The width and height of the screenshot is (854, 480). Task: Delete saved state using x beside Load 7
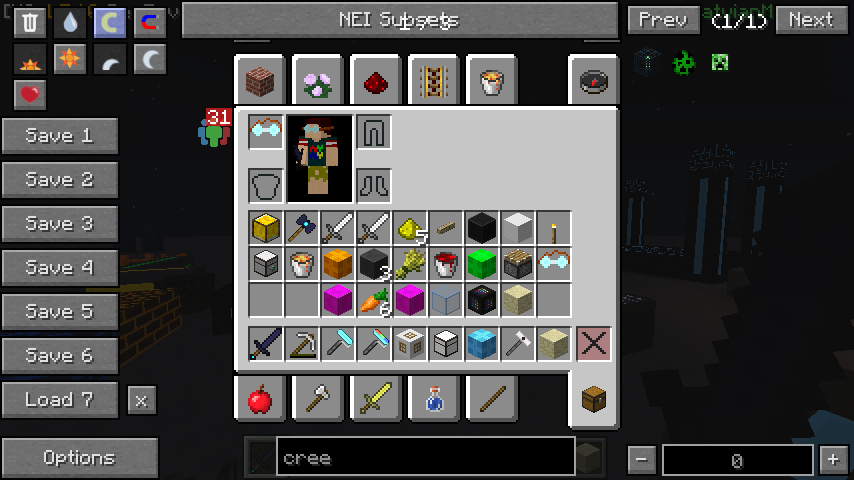pos(141,400)
